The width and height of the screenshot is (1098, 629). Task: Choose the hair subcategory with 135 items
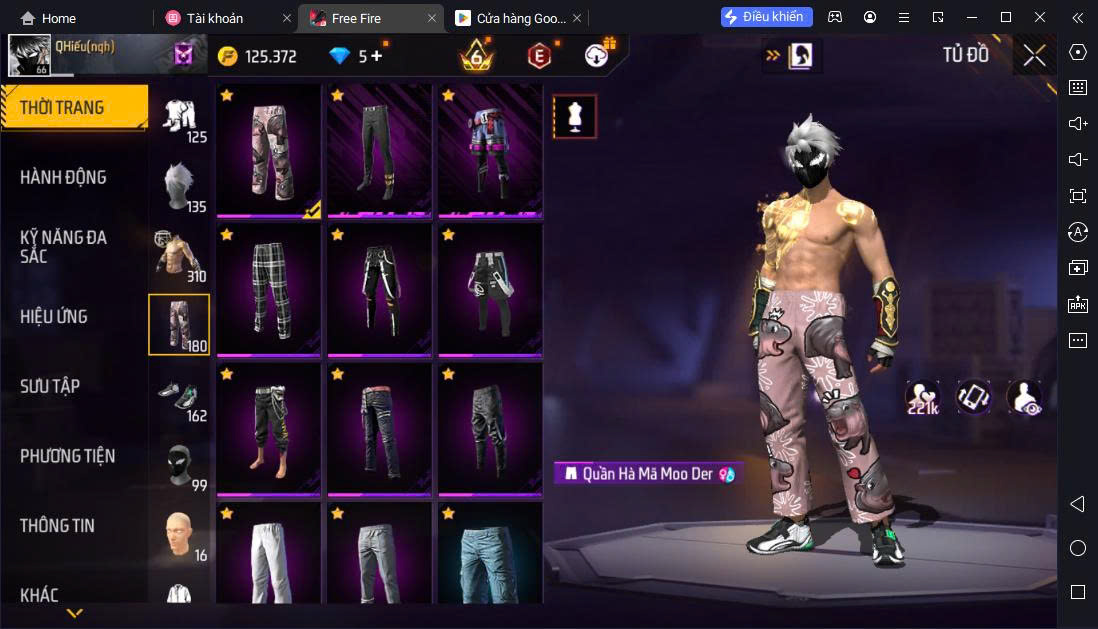tap(180, 187)
